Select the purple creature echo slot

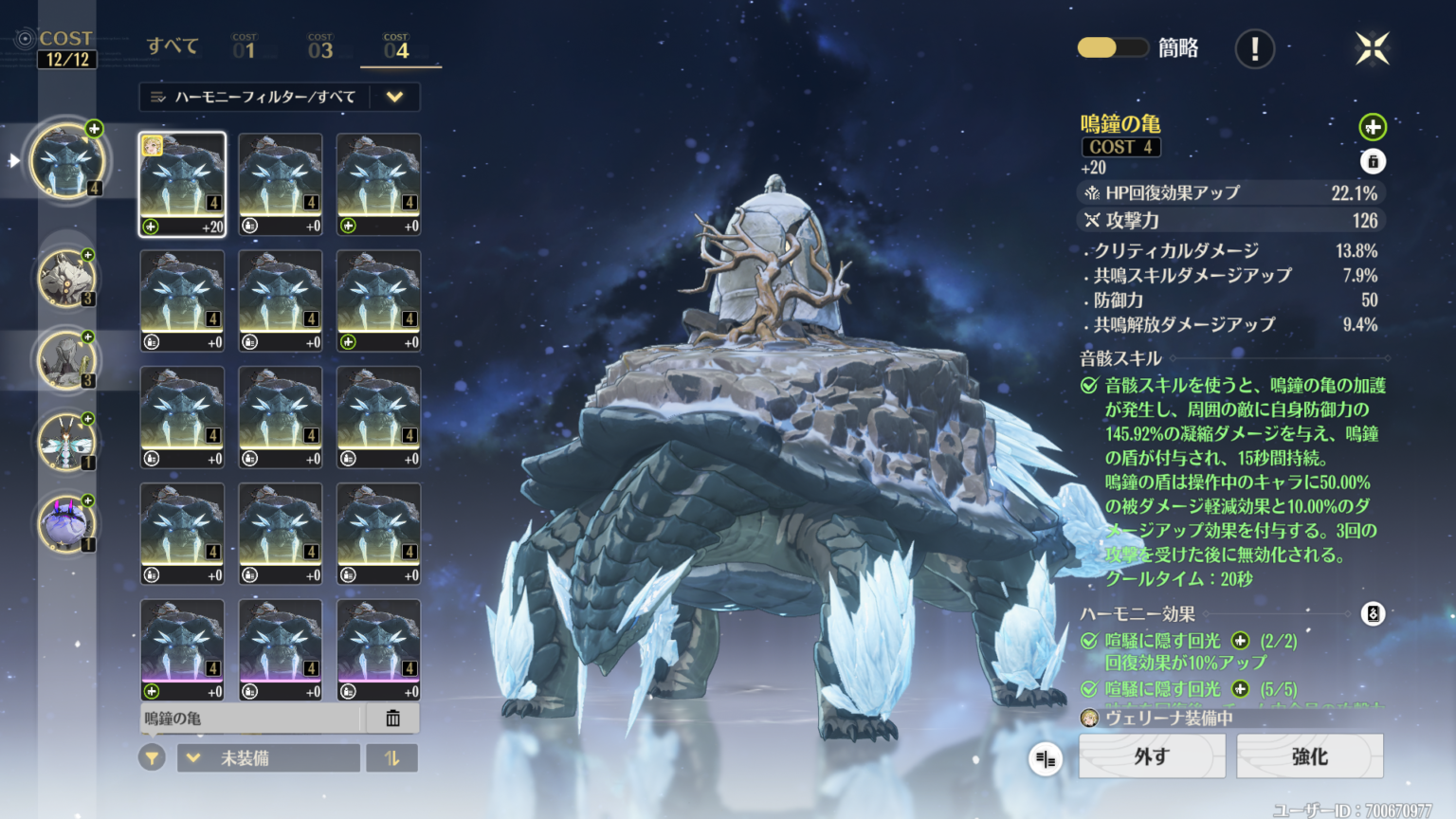pos(66,524)
